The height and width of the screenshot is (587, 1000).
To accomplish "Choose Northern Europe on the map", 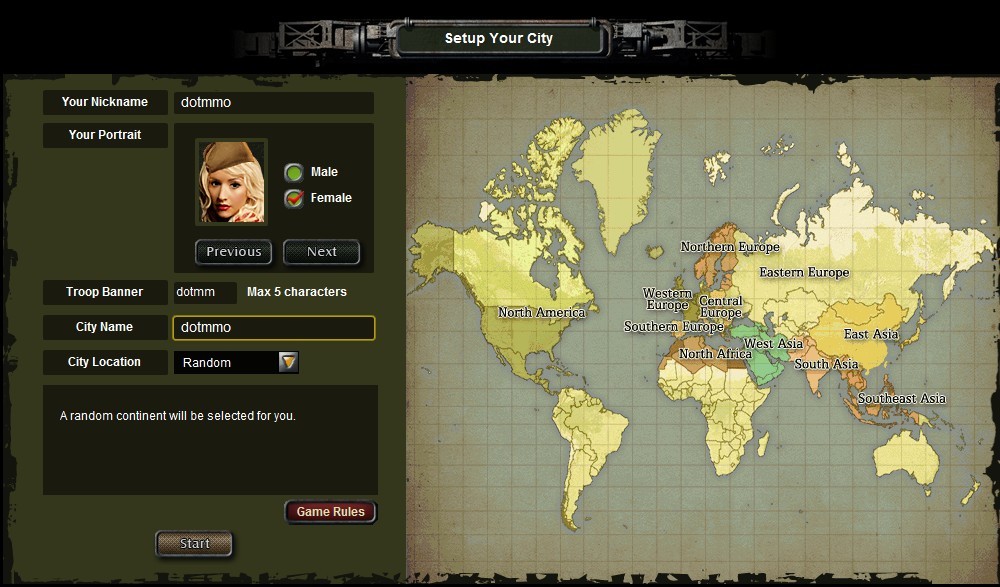I will [730, 247].
